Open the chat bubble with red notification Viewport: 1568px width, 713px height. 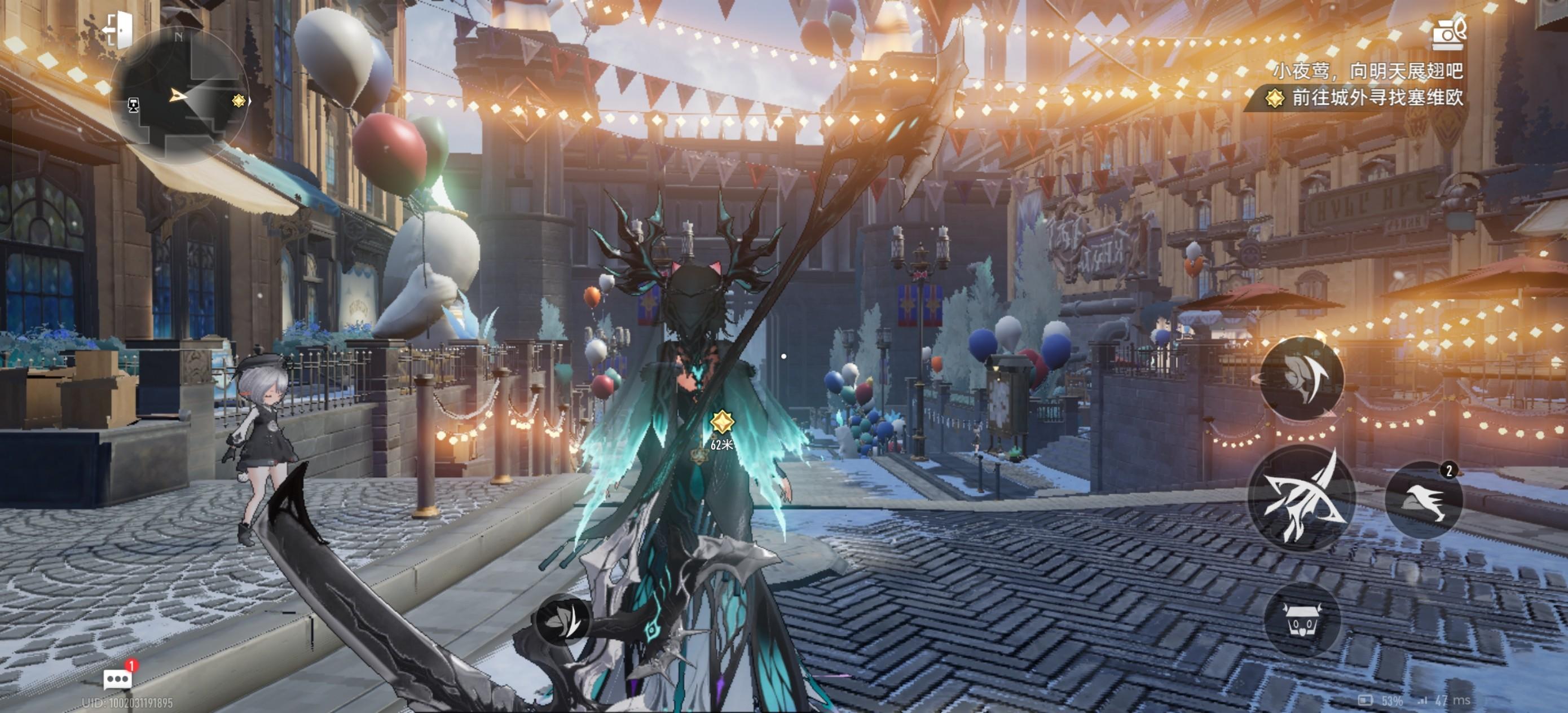(x=118, y=677)
